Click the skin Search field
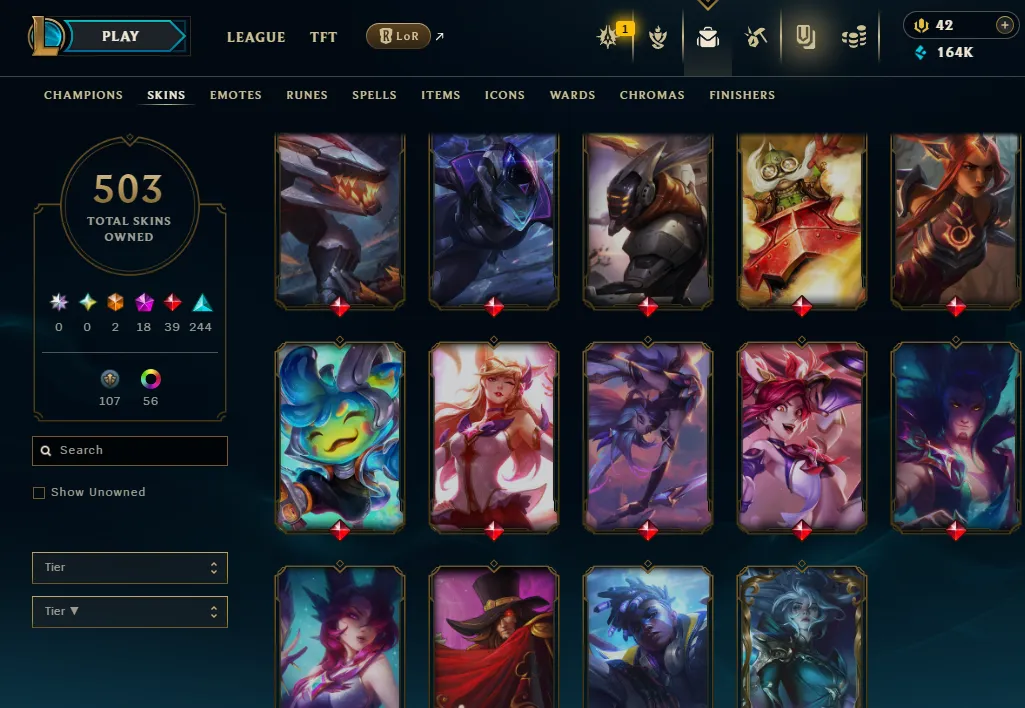This screenshot has height=708, width=1025. 130,451
